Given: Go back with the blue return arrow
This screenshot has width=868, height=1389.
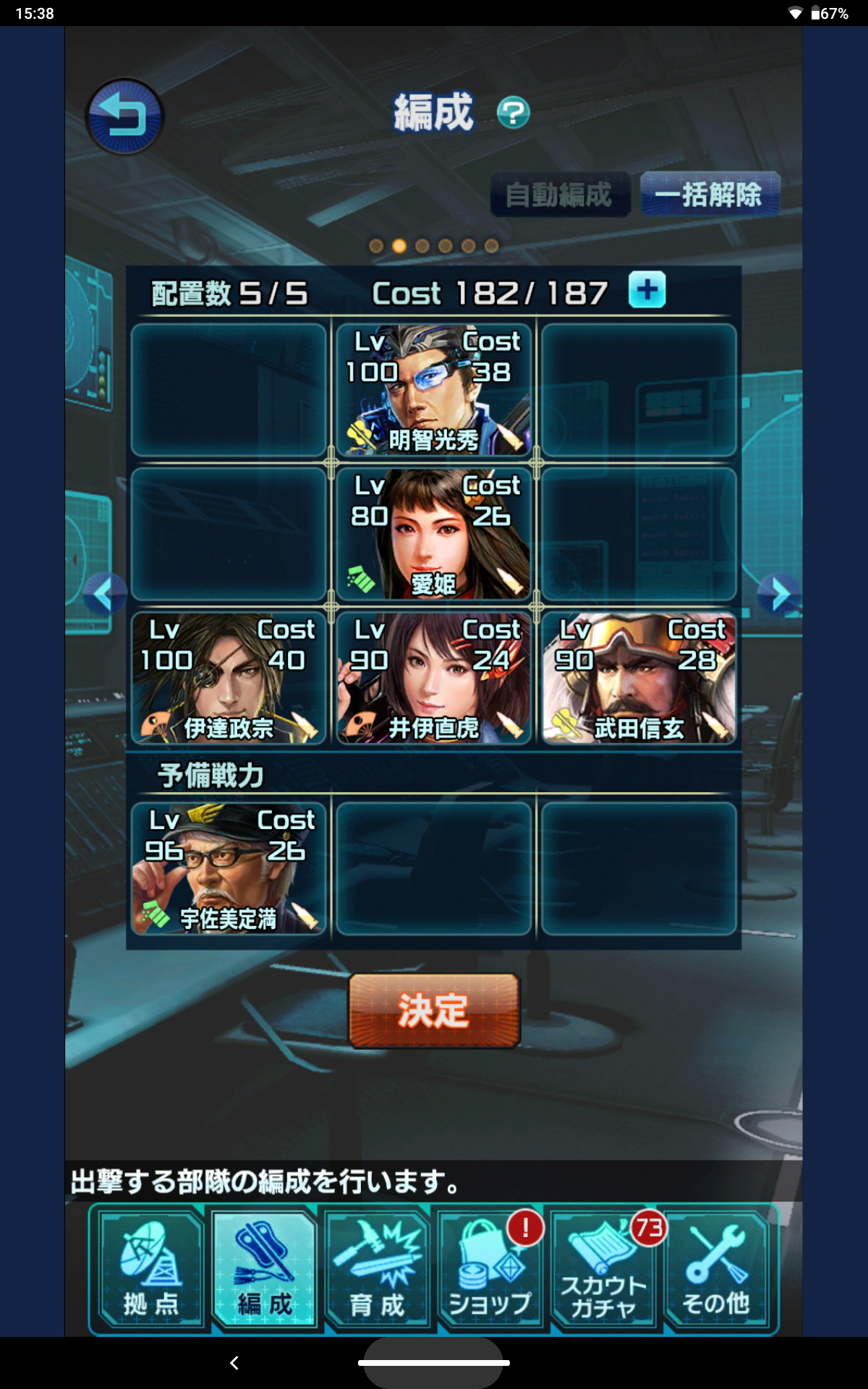Looking at the screenshot, I should [x=124, y=116].
